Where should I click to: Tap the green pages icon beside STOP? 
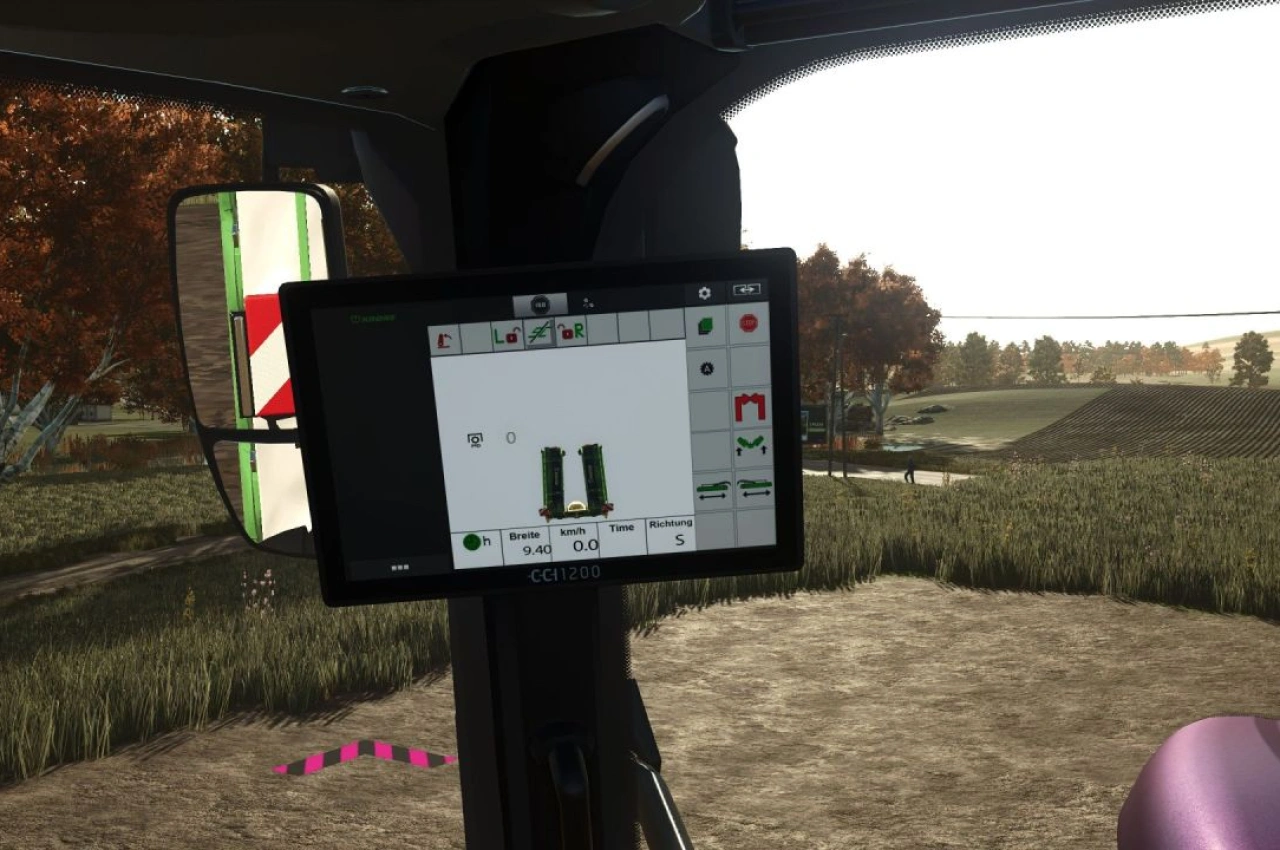click(x=708, y=324)
